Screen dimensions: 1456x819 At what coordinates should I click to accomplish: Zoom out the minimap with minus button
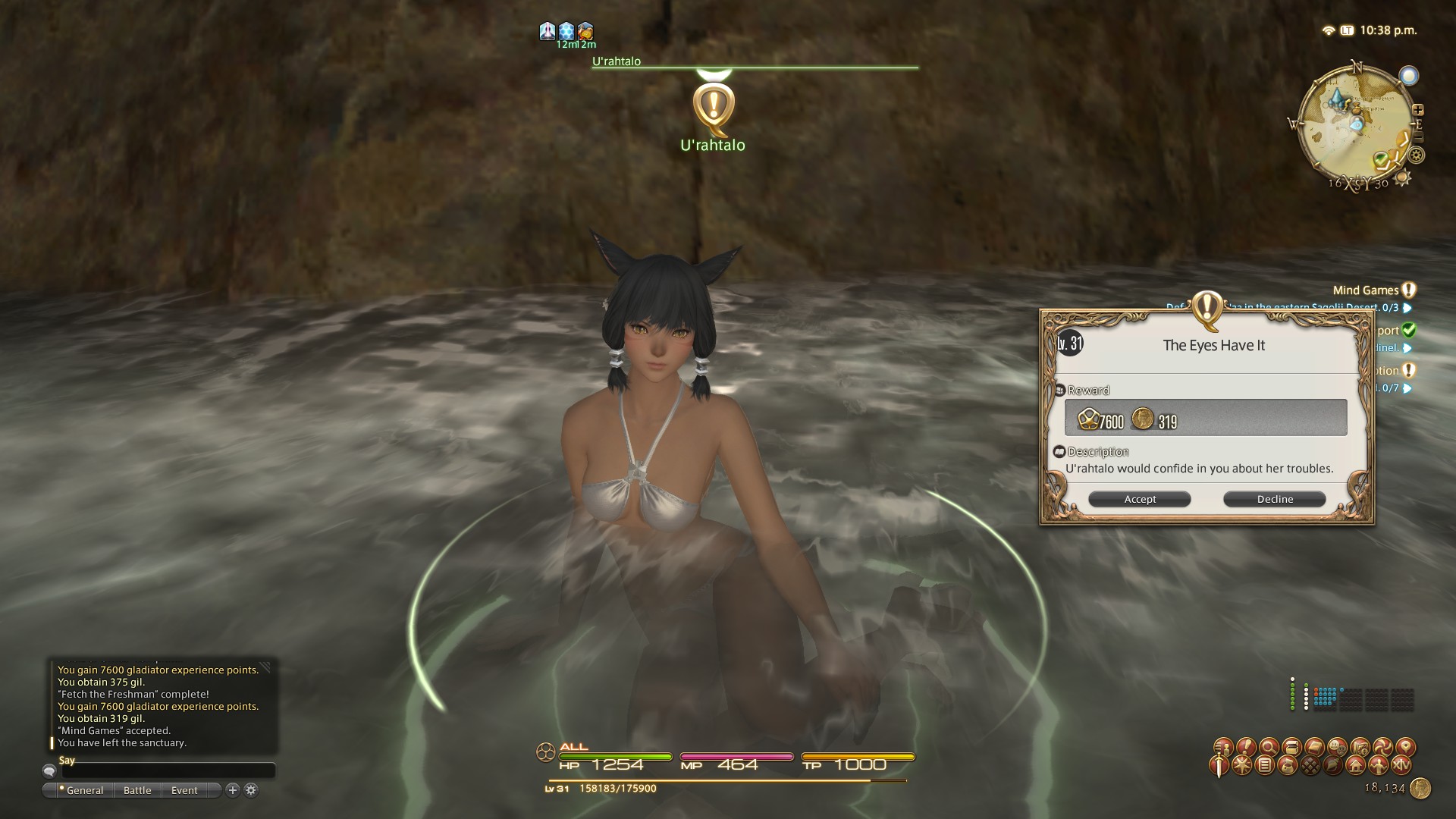[1418, 137]
